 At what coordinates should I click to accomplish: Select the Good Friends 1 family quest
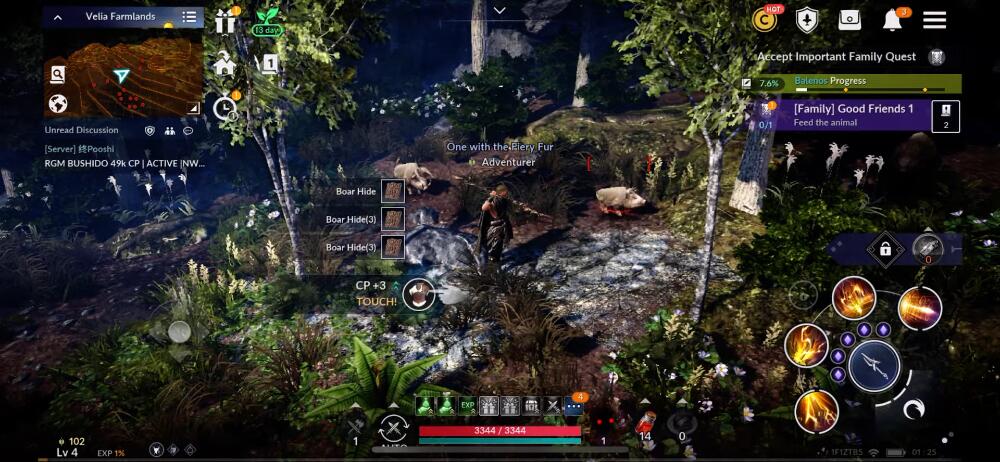click(x=853, y=114)
